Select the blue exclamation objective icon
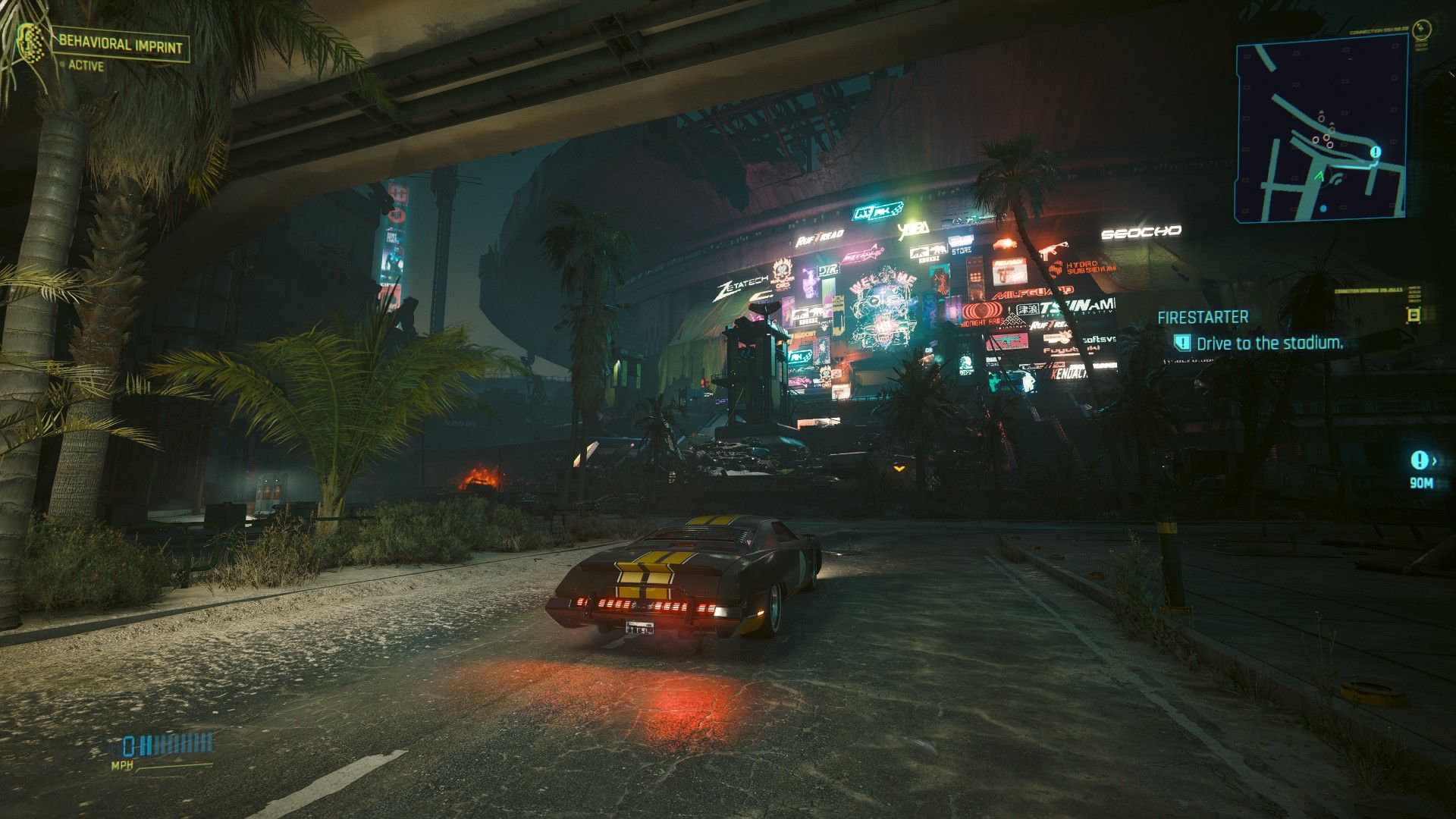This screenshot has height=819, width=1456. coord(1183,343)
